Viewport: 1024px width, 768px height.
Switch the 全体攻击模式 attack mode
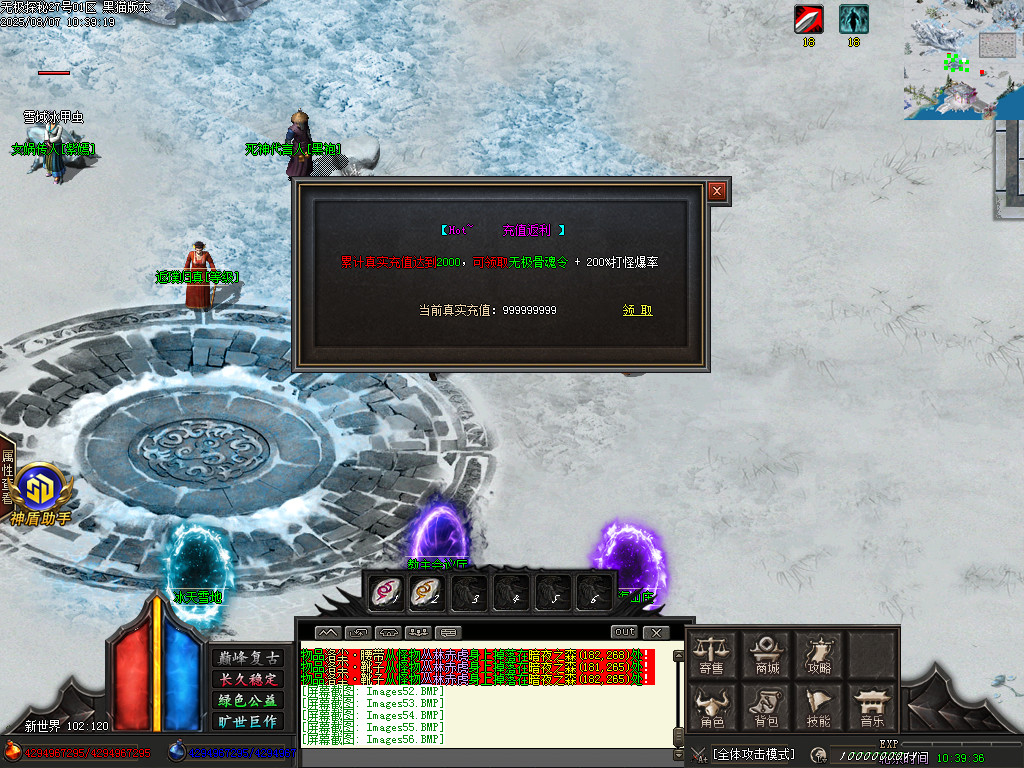(x=753, y=754)
